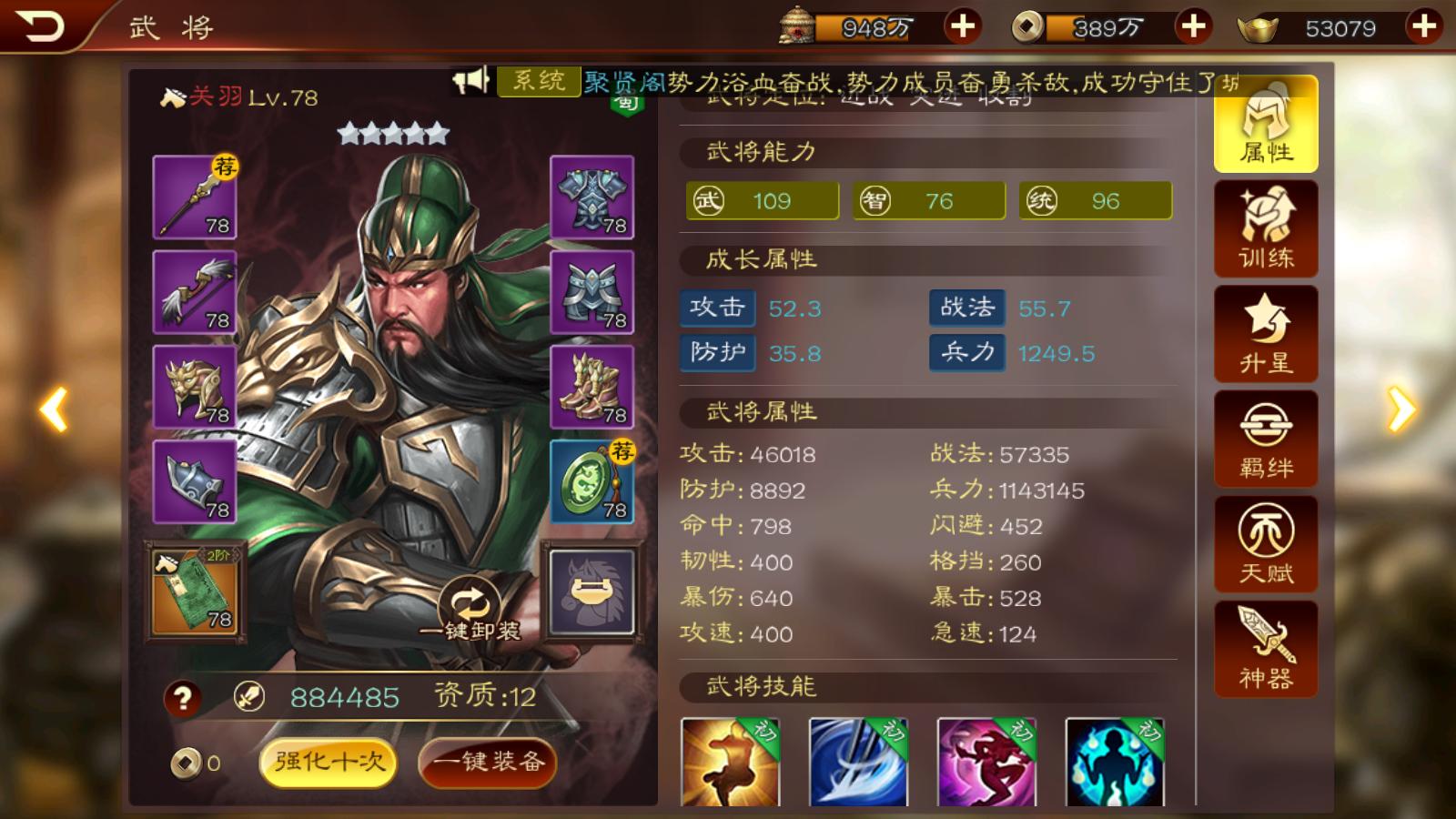
Task: Switch to the 训练 (Training) tab
Action: click(x=1264, y=229)
